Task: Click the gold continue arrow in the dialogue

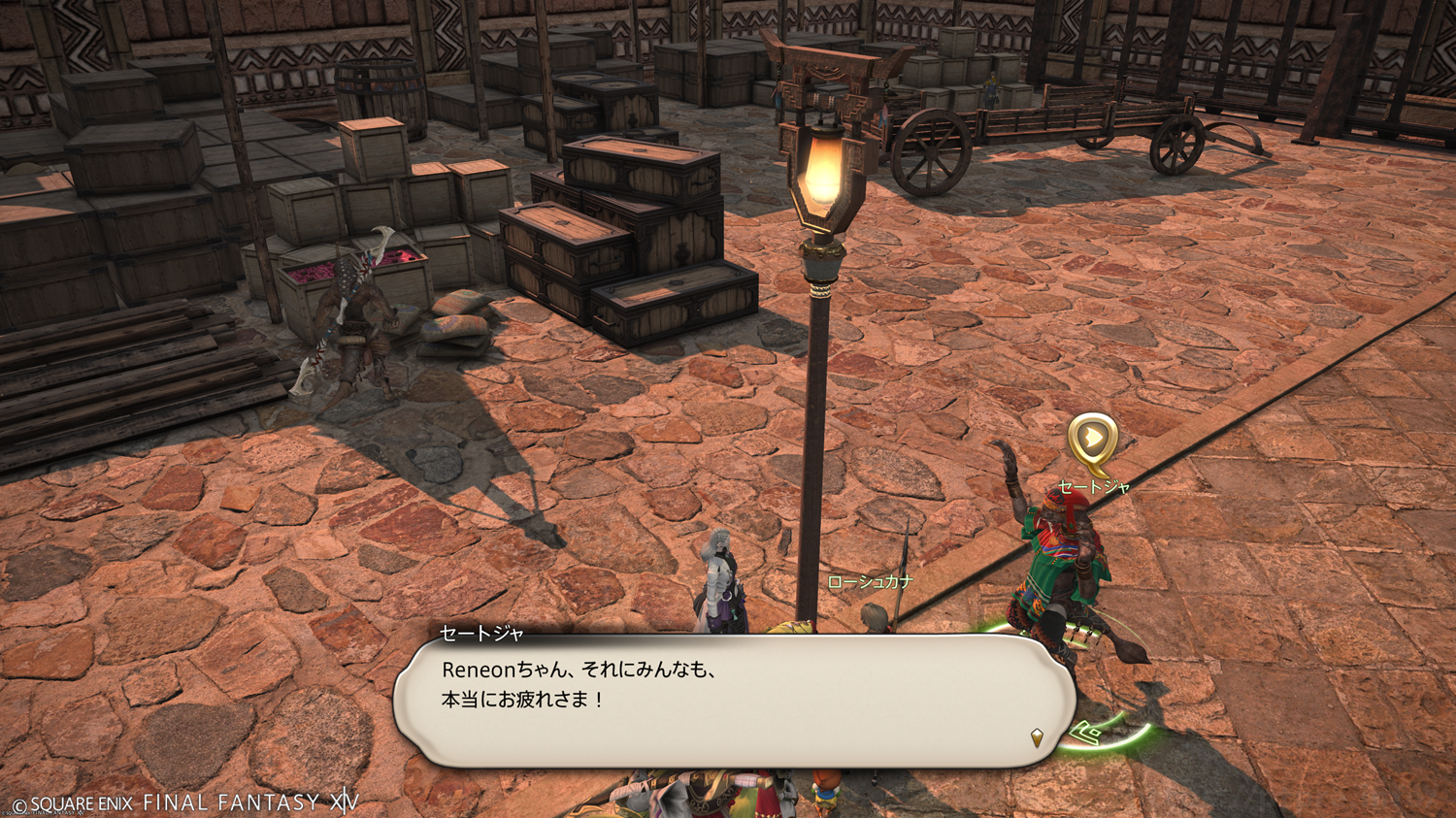Action: [1037, 737]
